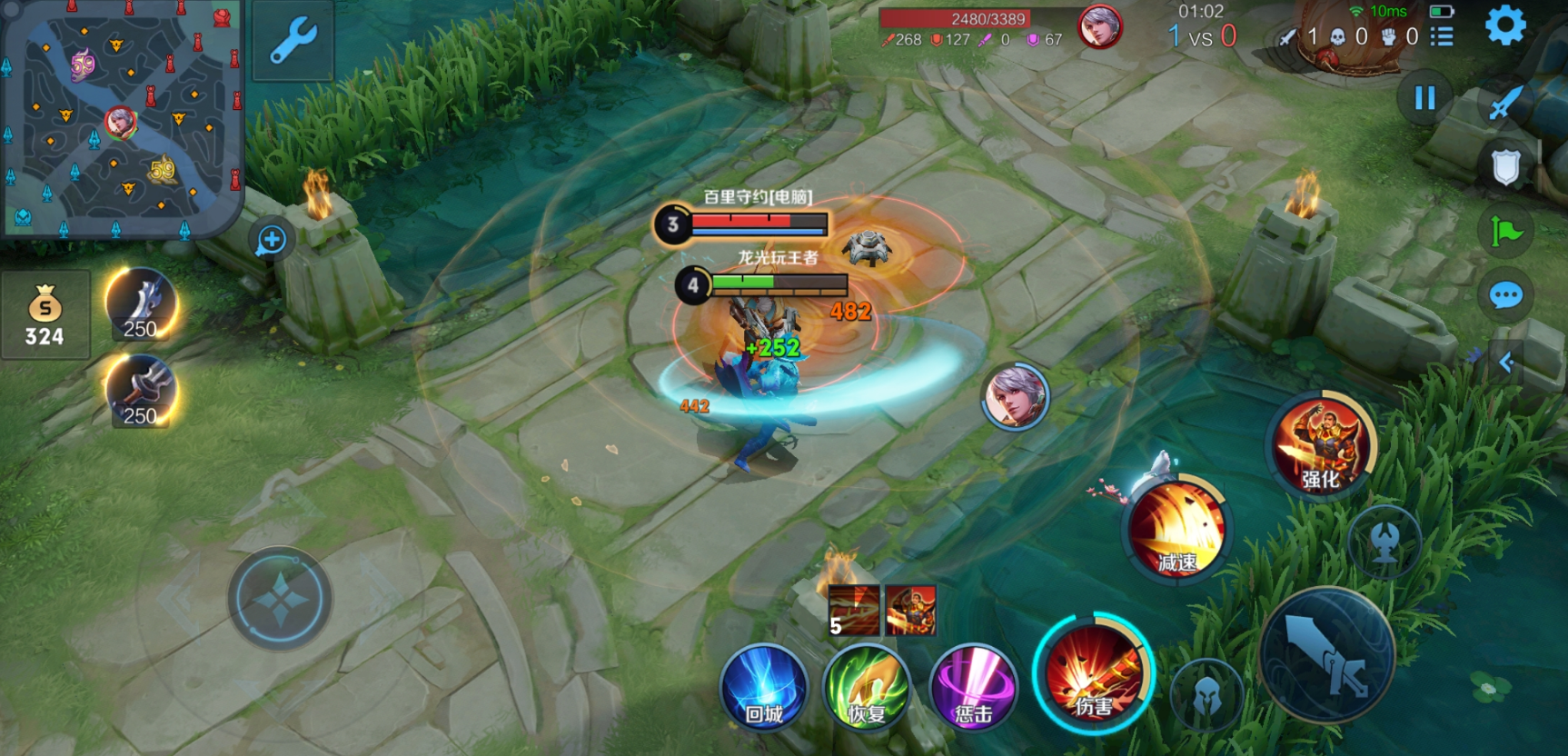Image resolution: width=1568 pixels, height=756 pixels.
Task: Select the enemy hero portrait target
Action: (1016, 397)
